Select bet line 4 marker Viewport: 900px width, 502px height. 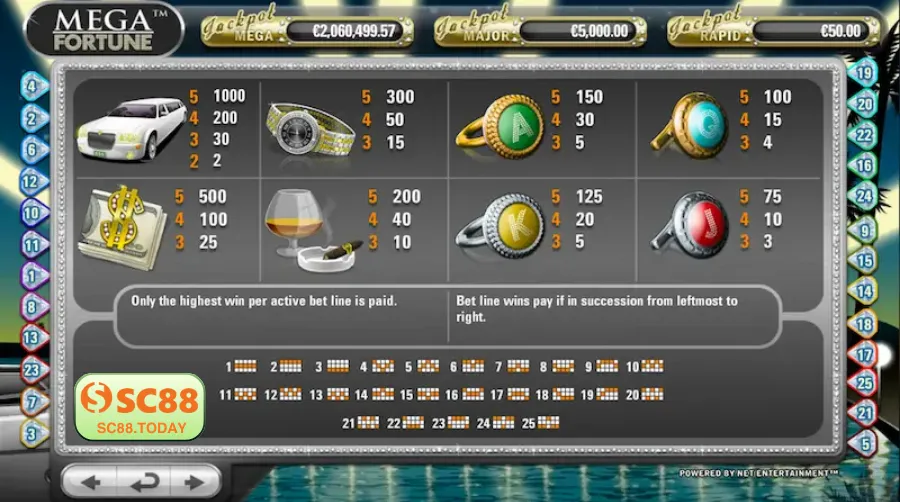click(31, 87)
